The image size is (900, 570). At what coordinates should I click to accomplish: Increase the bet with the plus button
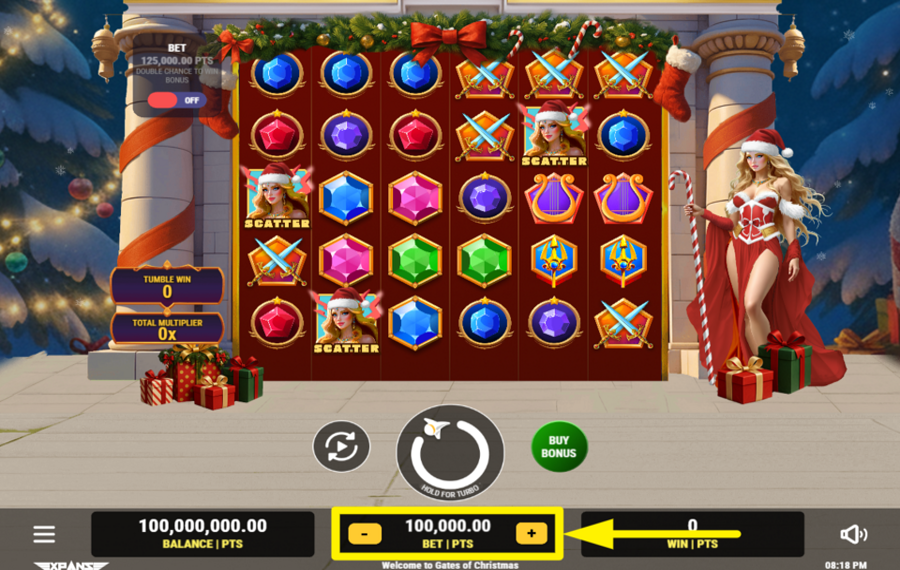(x=531, y=534)
